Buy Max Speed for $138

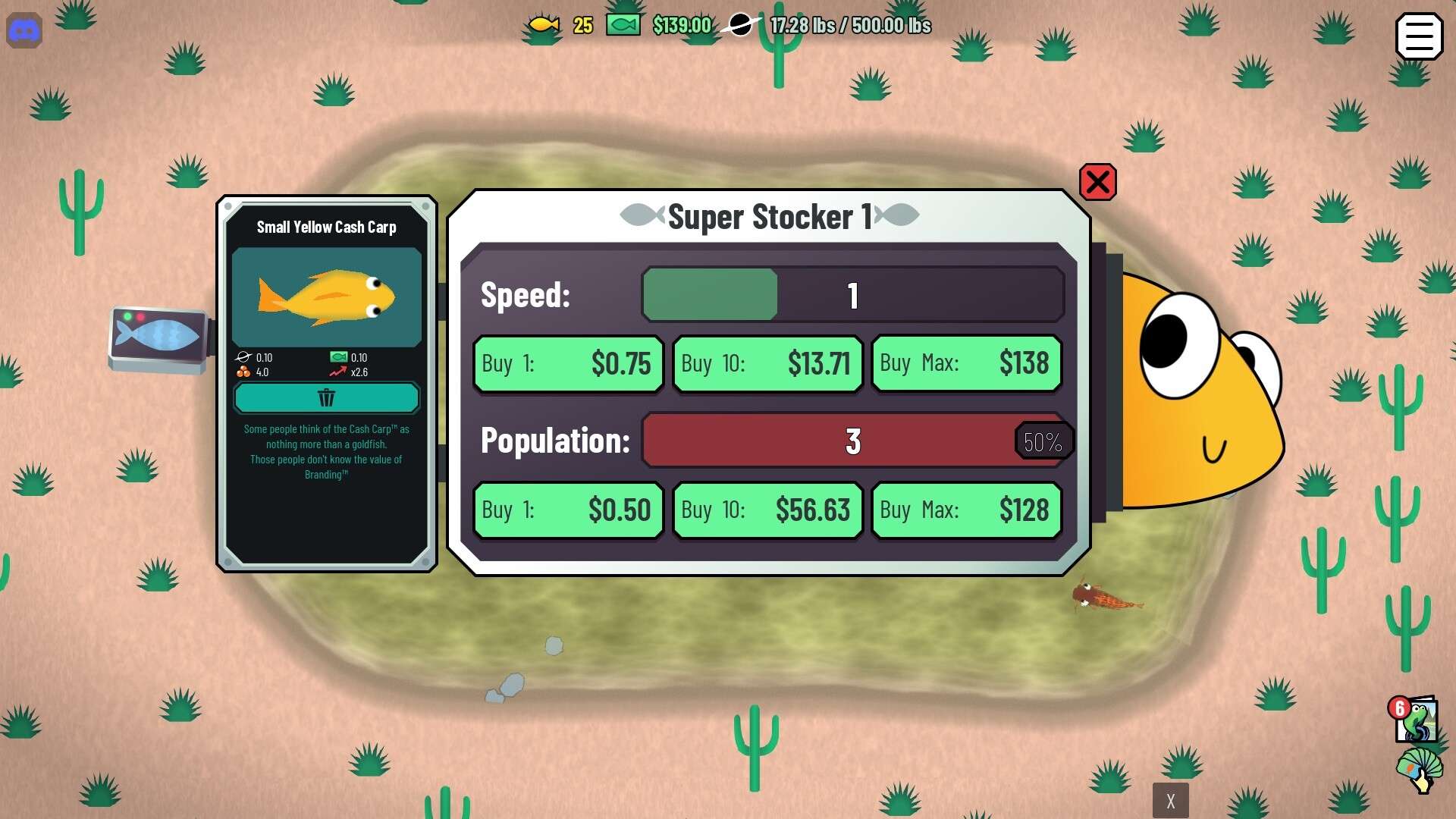966,364
